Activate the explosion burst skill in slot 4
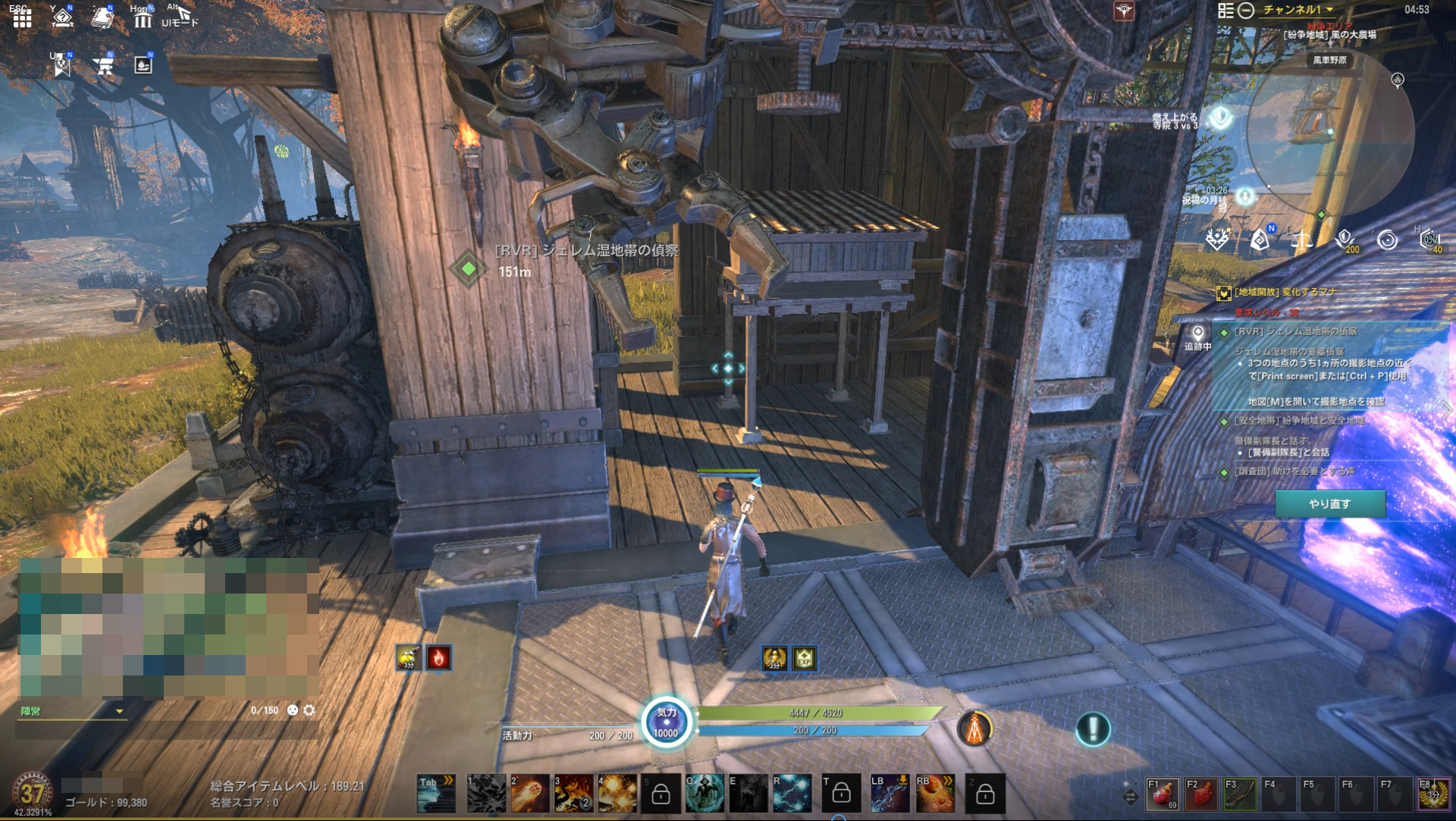Viewport: 1456px width, 821px height. pos(617,793)
